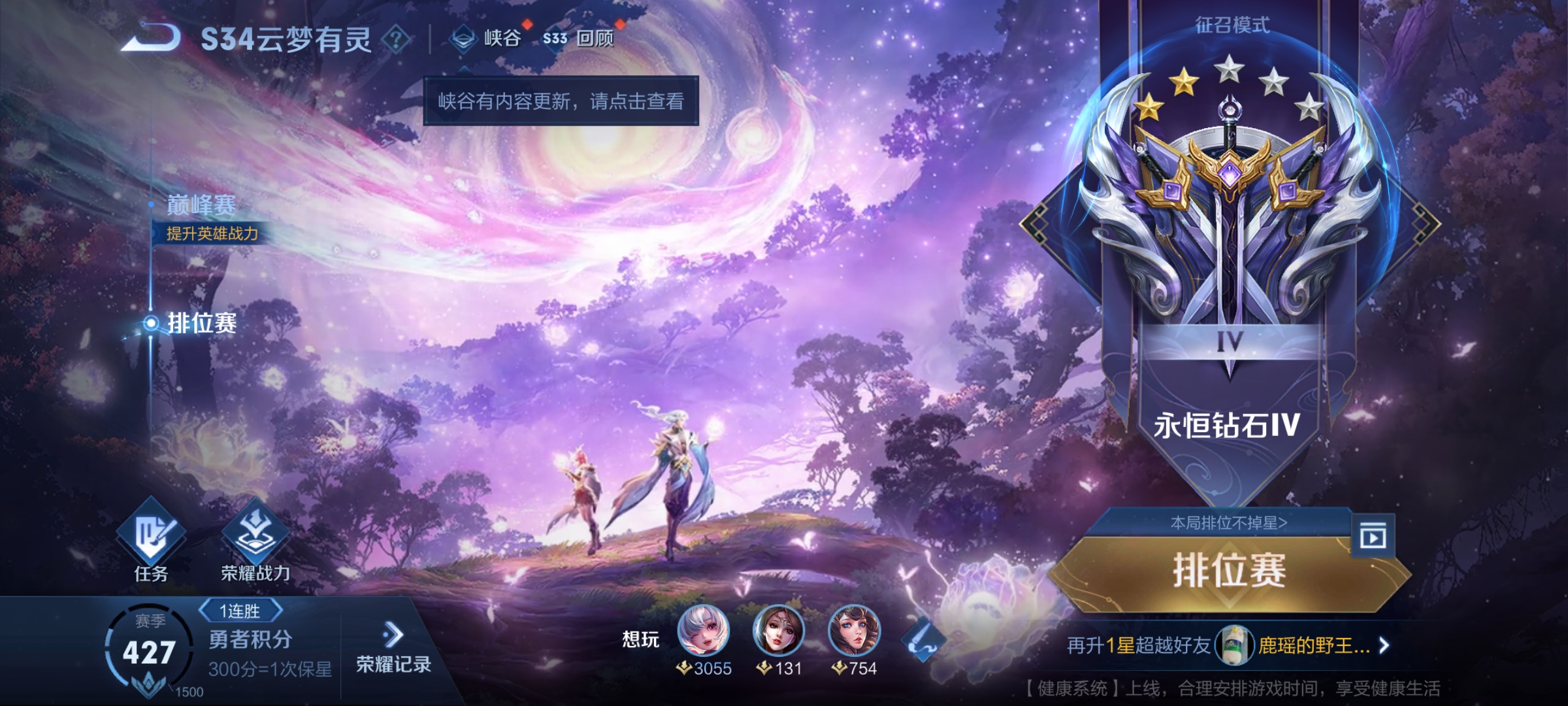Start a 排位赛 ranked match
This screenshot has width=1568, height=706.
click(x=1229, y=571)
